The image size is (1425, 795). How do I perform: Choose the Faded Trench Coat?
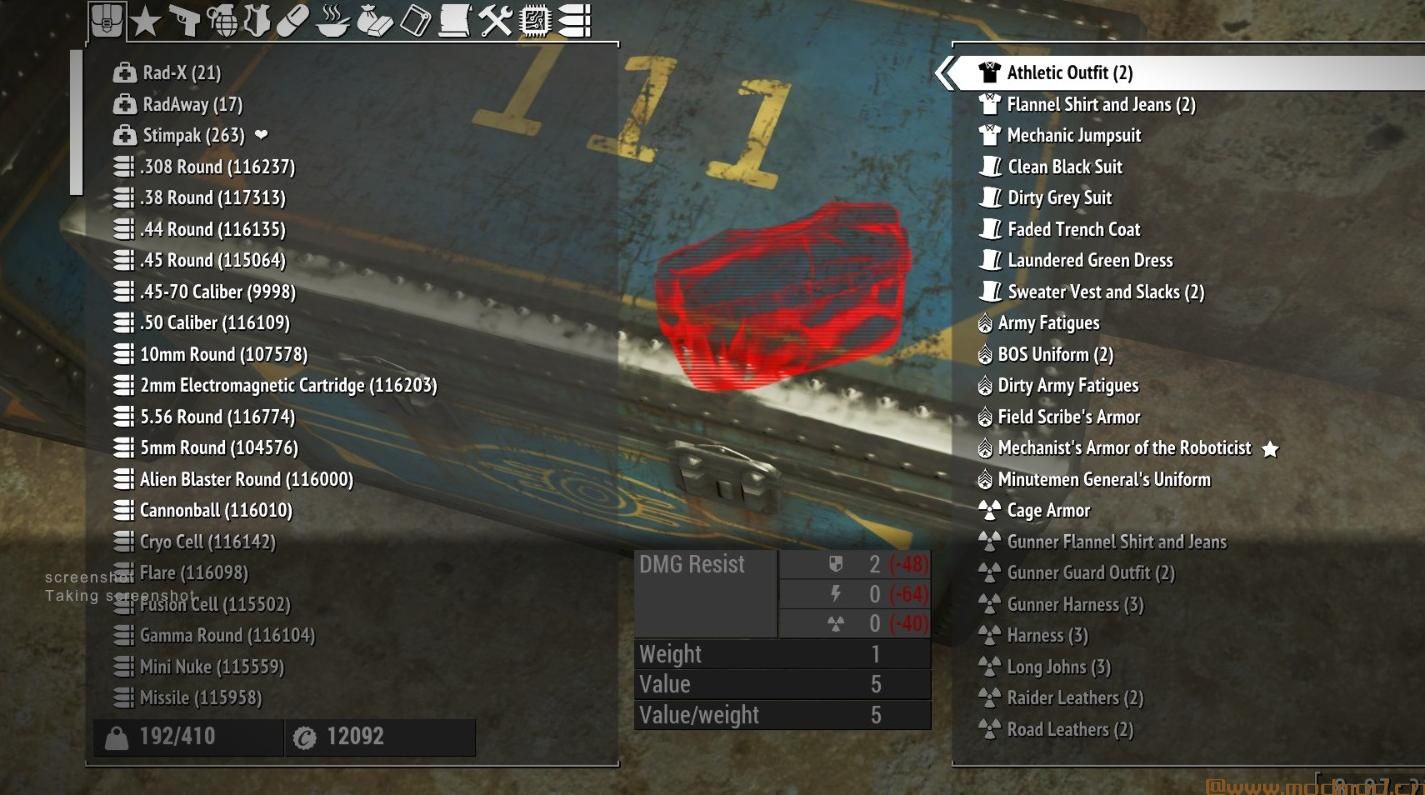(x=1073, y=229)
